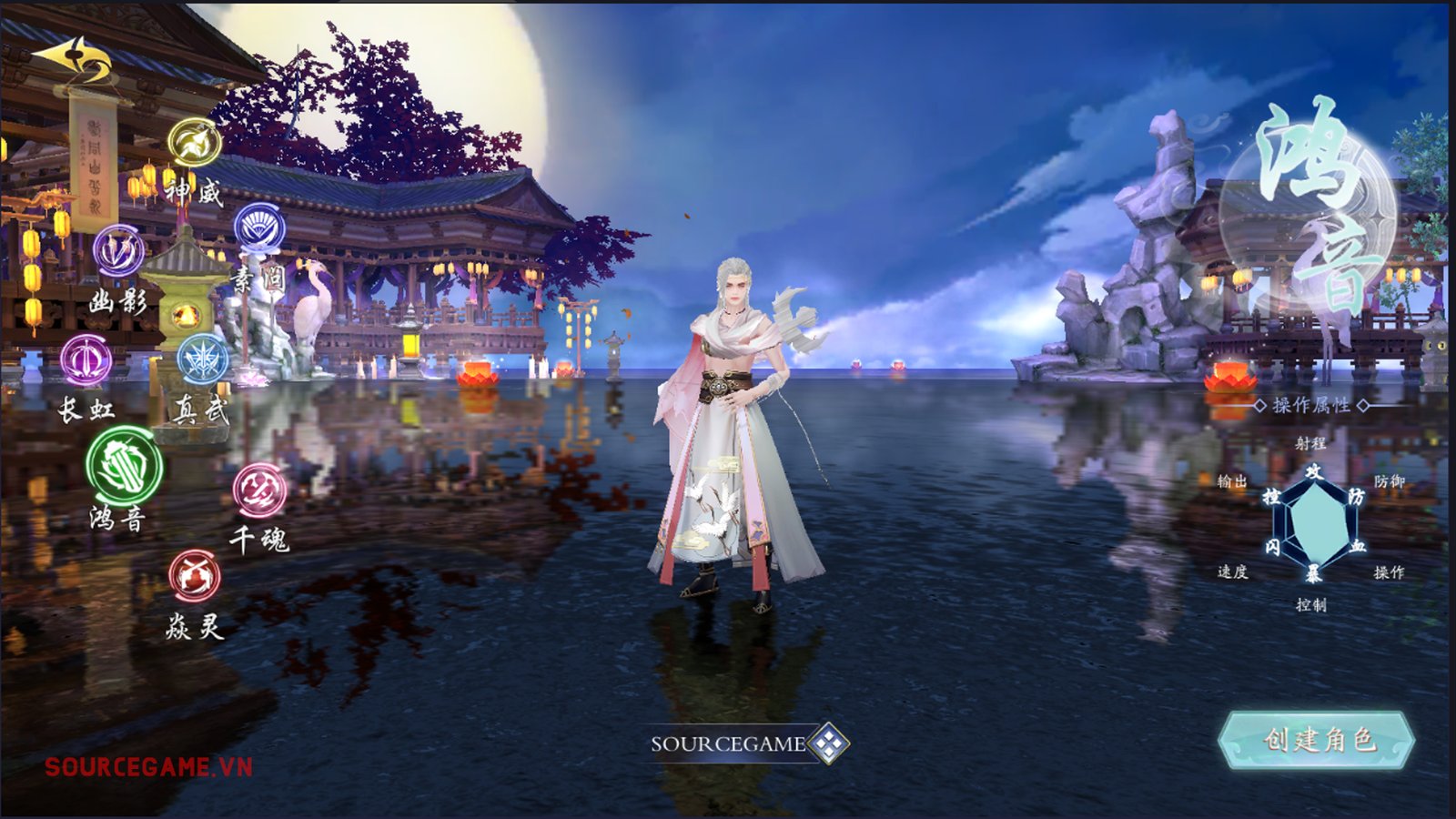Select the 神威 class icon
Screen dimensions: 1456x819
tap(195, 143)
